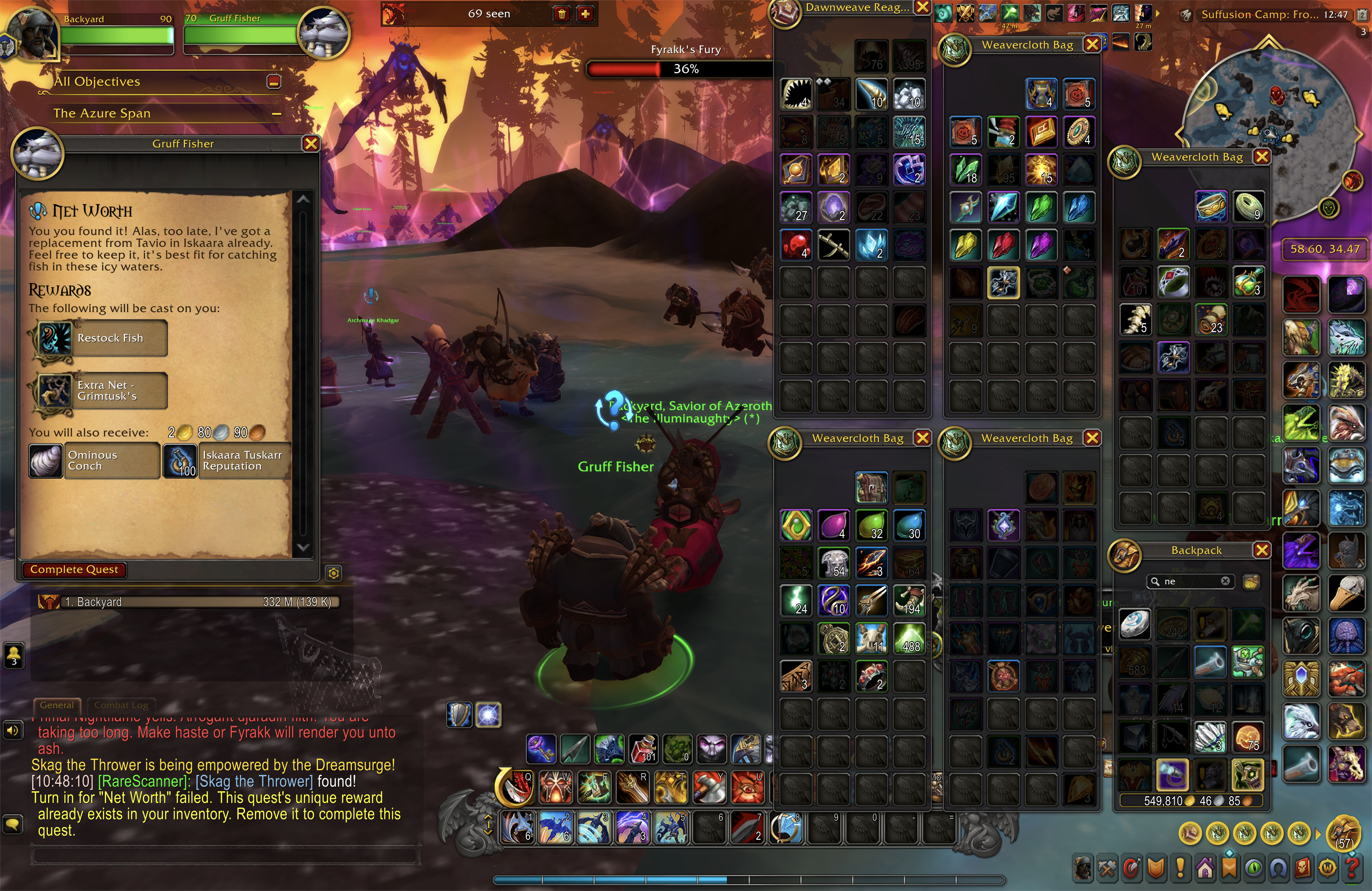Collapse the All Objectives tracker
The image size is (1372, 891).
pyautogui.click(x=274, y=82)
